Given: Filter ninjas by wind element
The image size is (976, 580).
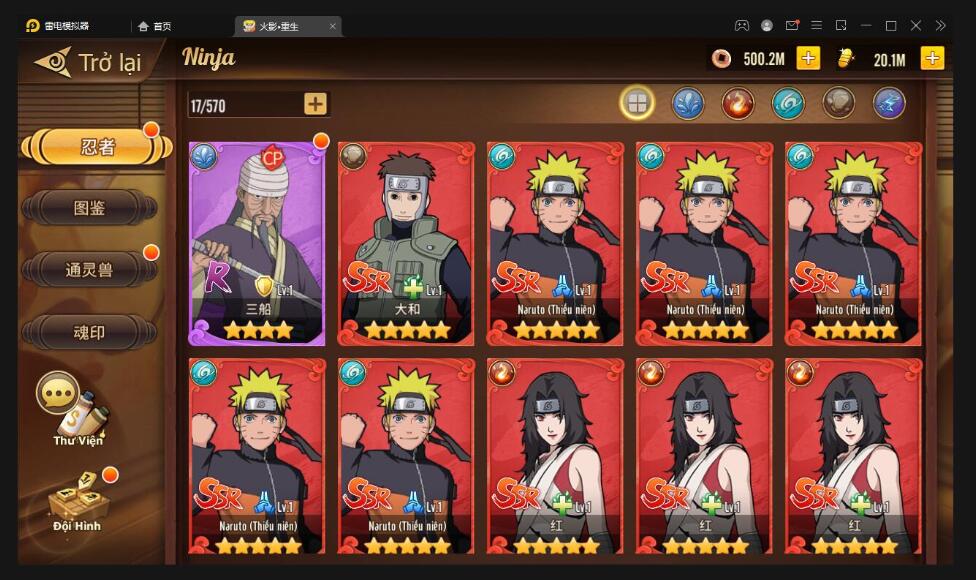Looking at the screenshot, I should click(788, 102).
